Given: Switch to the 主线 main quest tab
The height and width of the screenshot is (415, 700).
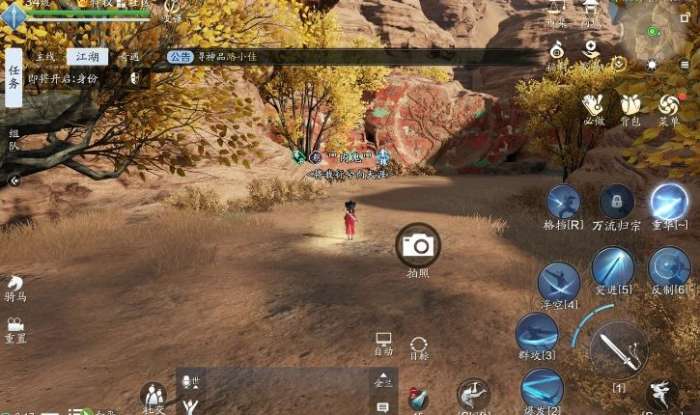Looking at the screenshot, I should (44, 57).
